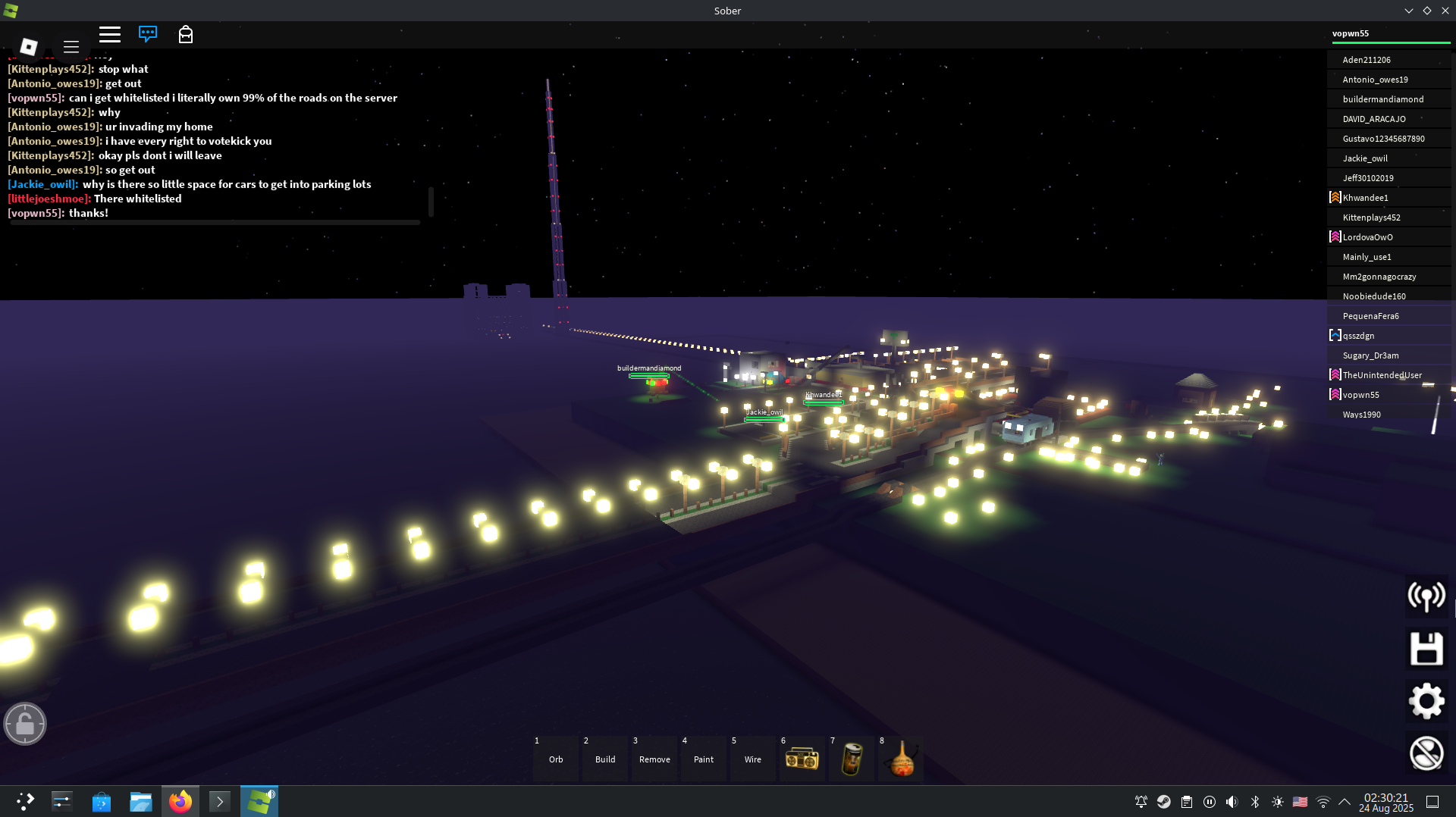Open game settings gear icon

1426,701
